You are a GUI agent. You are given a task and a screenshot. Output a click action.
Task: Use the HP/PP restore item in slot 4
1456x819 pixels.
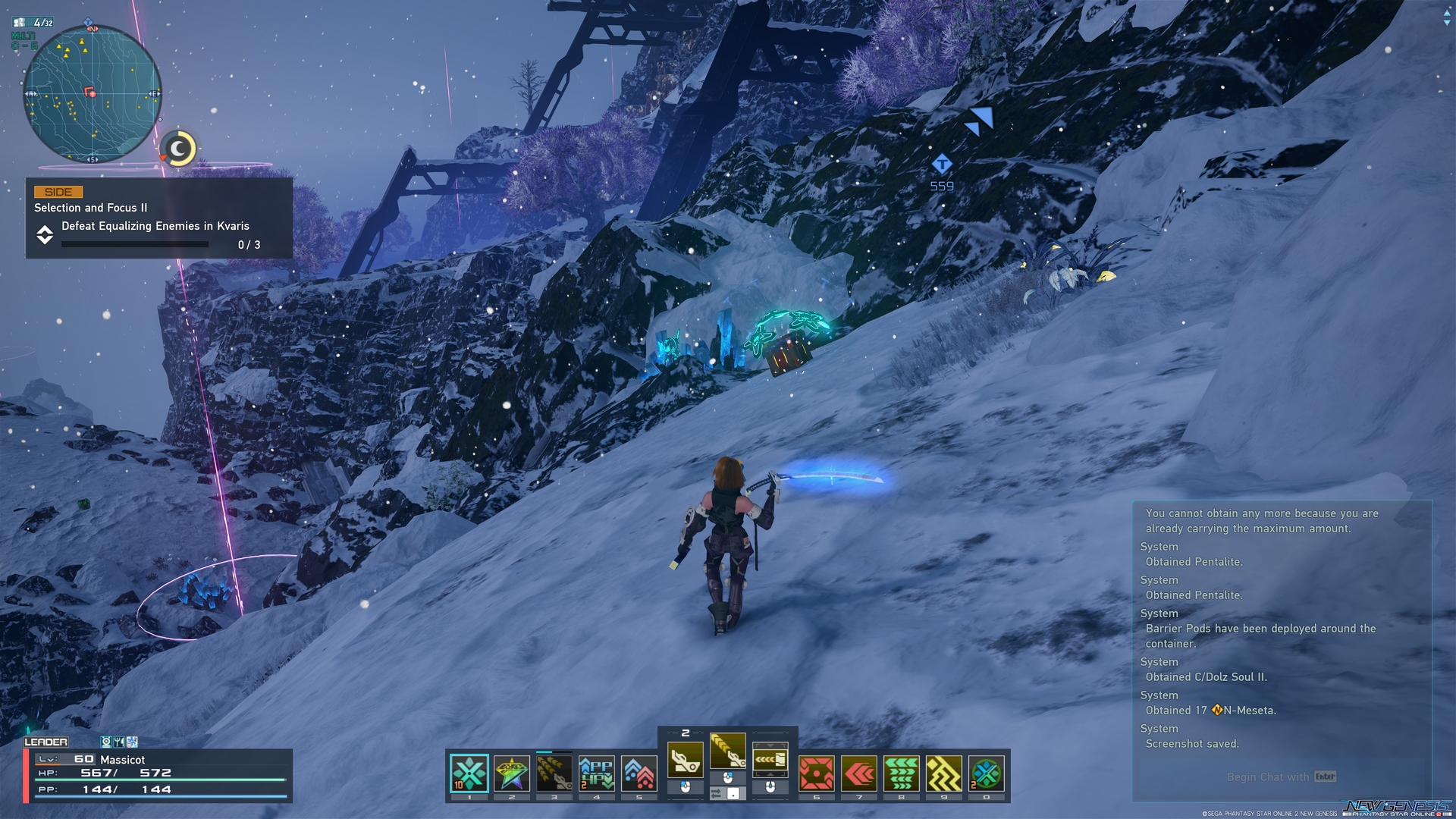pyautogui.click(x=595, y=774)
